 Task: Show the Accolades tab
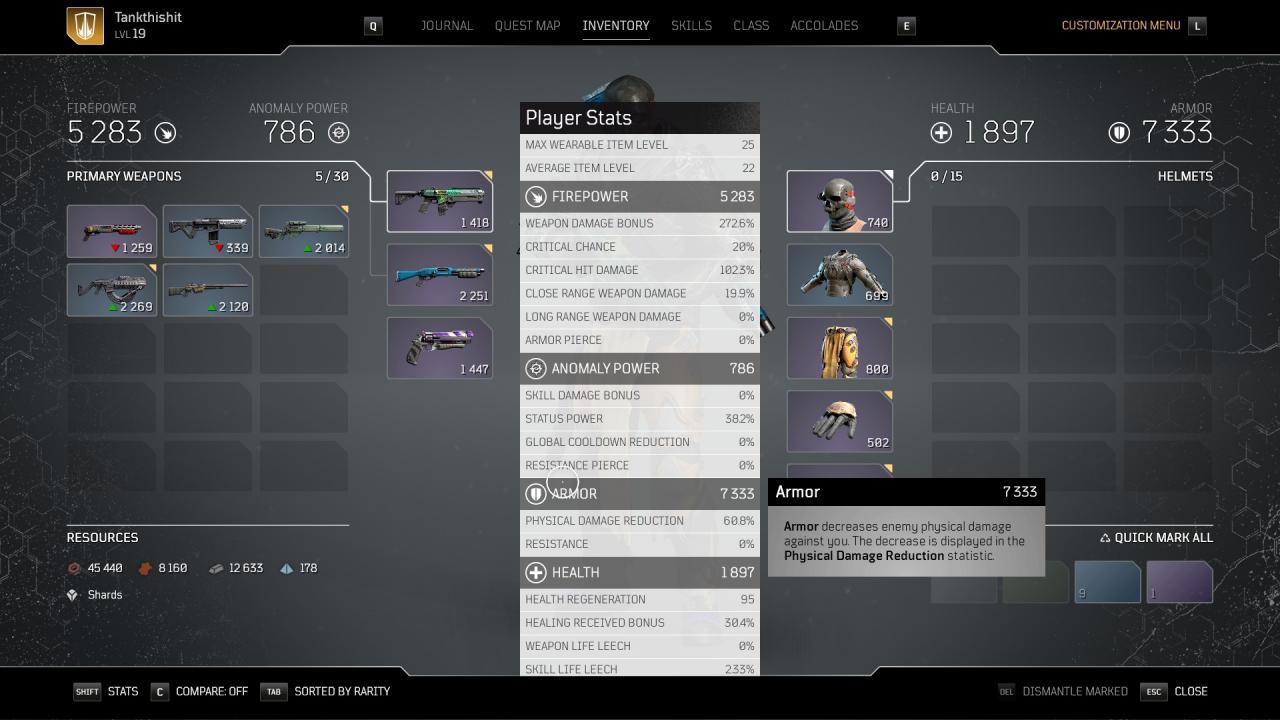coord(824,25)
